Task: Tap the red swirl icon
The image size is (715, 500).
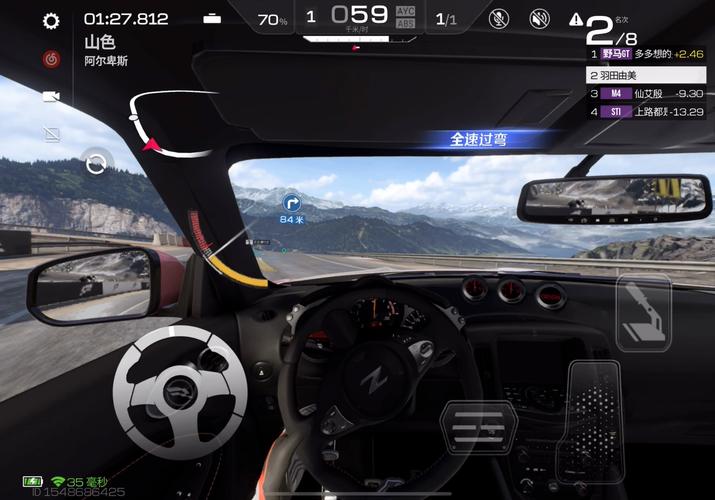Action: pyautogui.click(x=51, y=59)
